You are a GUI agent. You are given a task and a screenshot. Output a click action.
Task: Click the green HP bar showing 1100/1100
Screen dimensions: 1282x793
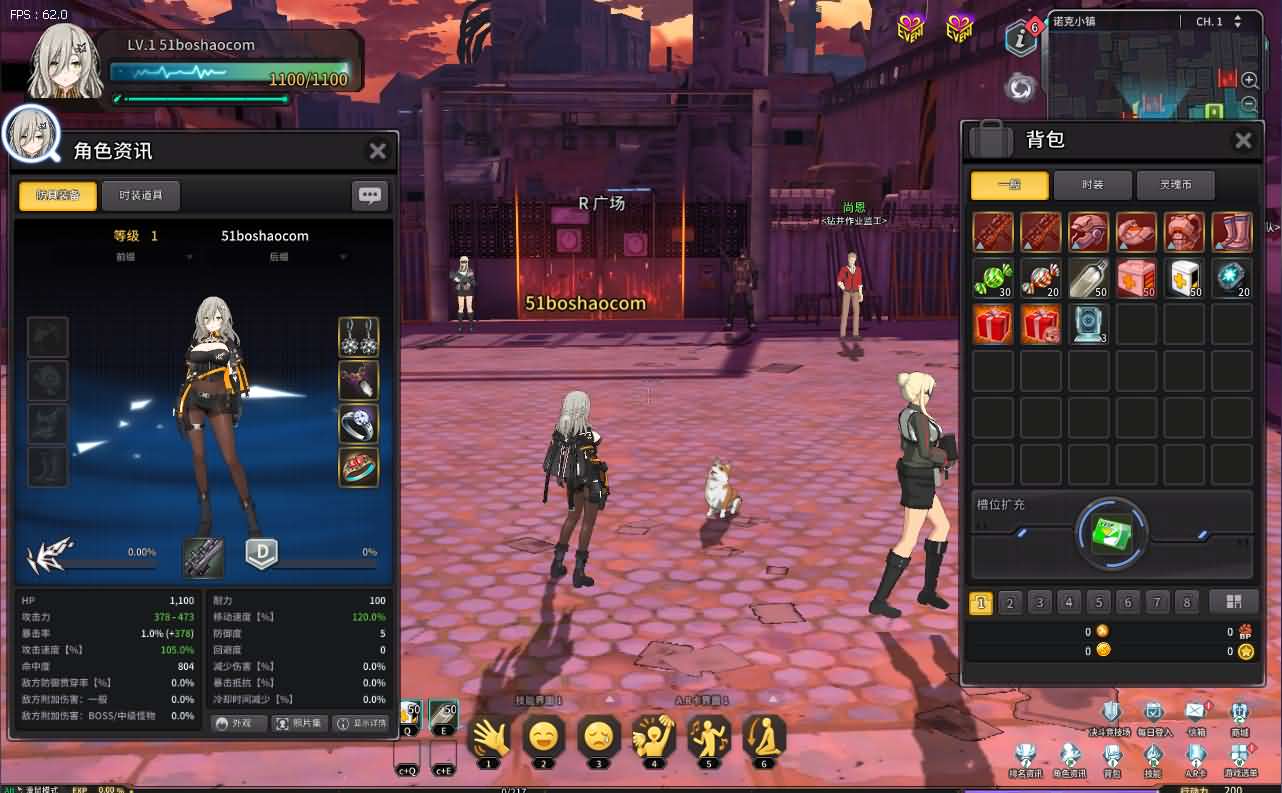pos(235,72)
